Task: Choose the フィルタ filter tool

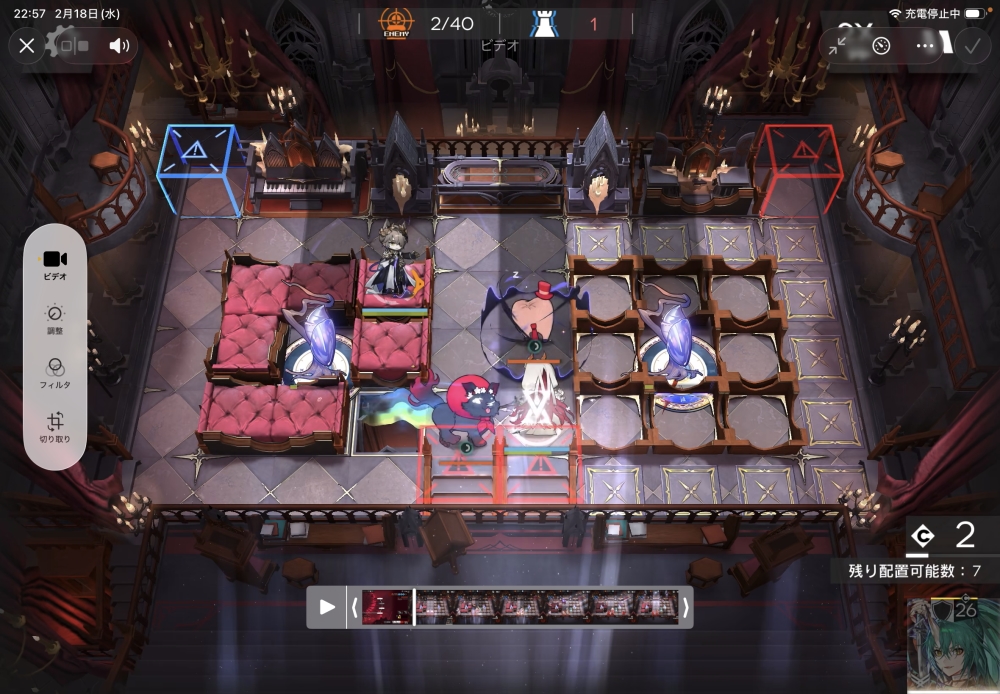Action: pyautogui.click(x=55, y=373)
